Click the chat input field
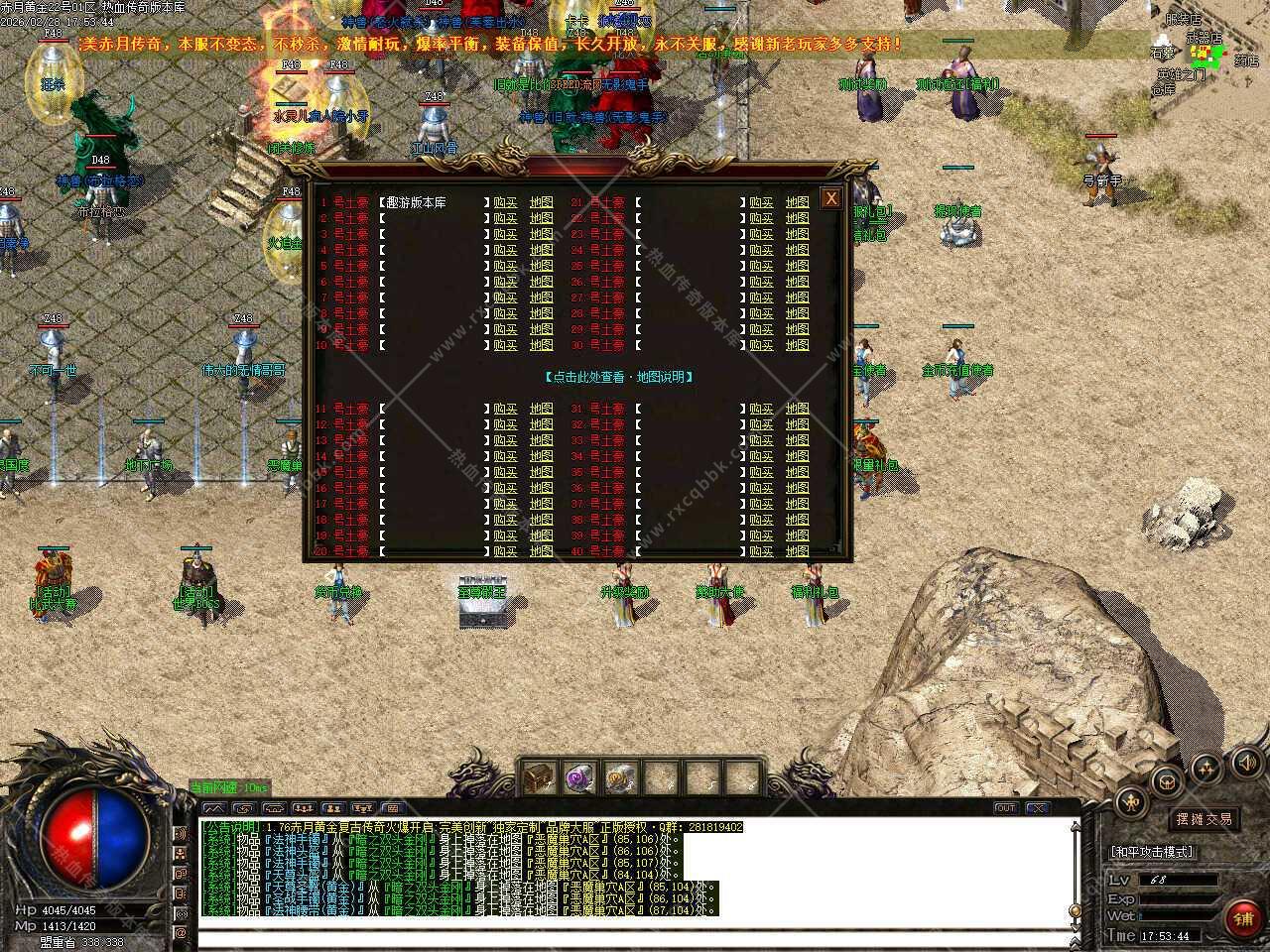 coord(635,936)
